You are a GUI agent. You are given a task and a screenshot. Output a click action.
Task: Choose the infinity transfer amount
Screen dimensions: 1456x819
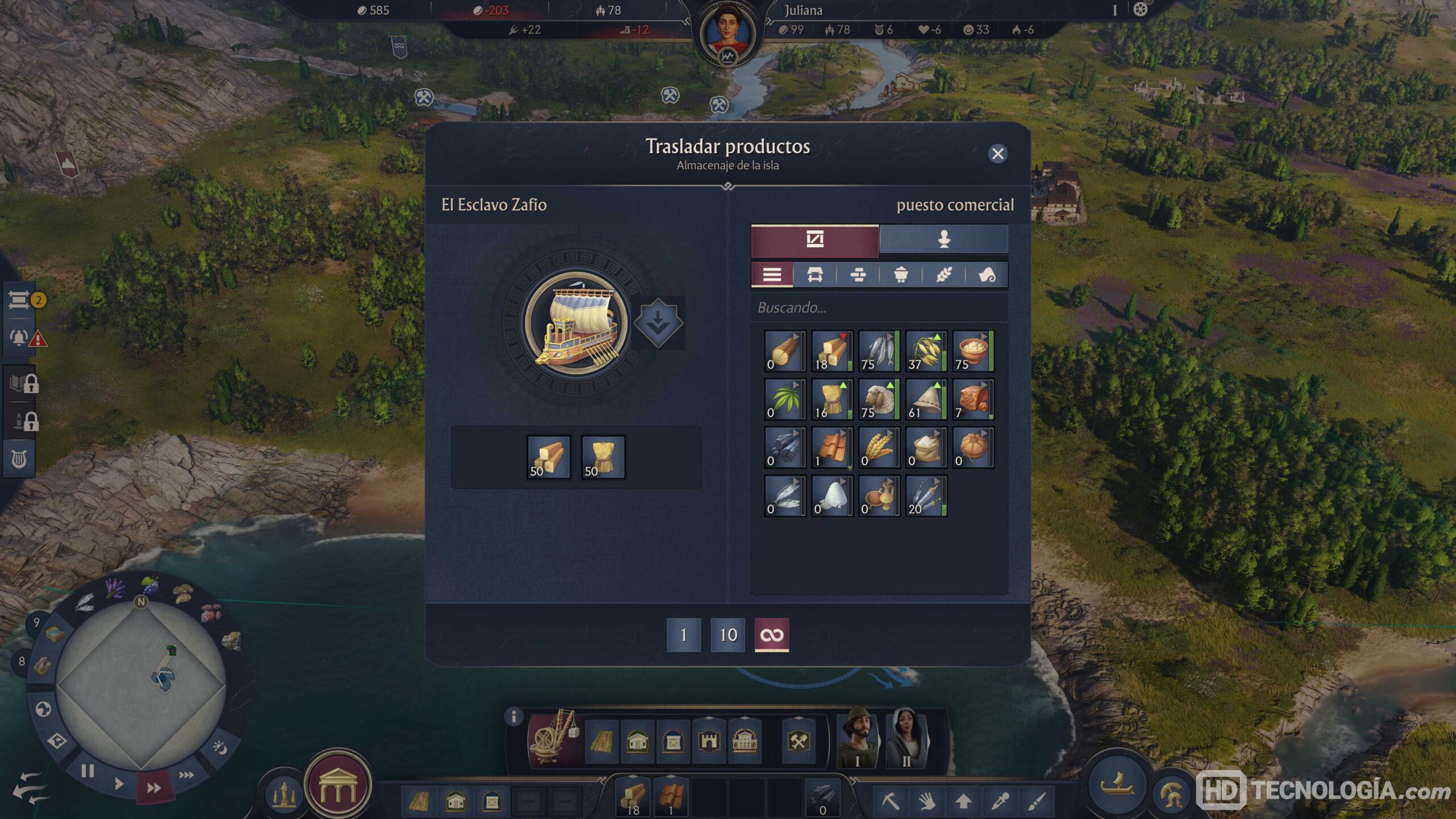(771, 635)
